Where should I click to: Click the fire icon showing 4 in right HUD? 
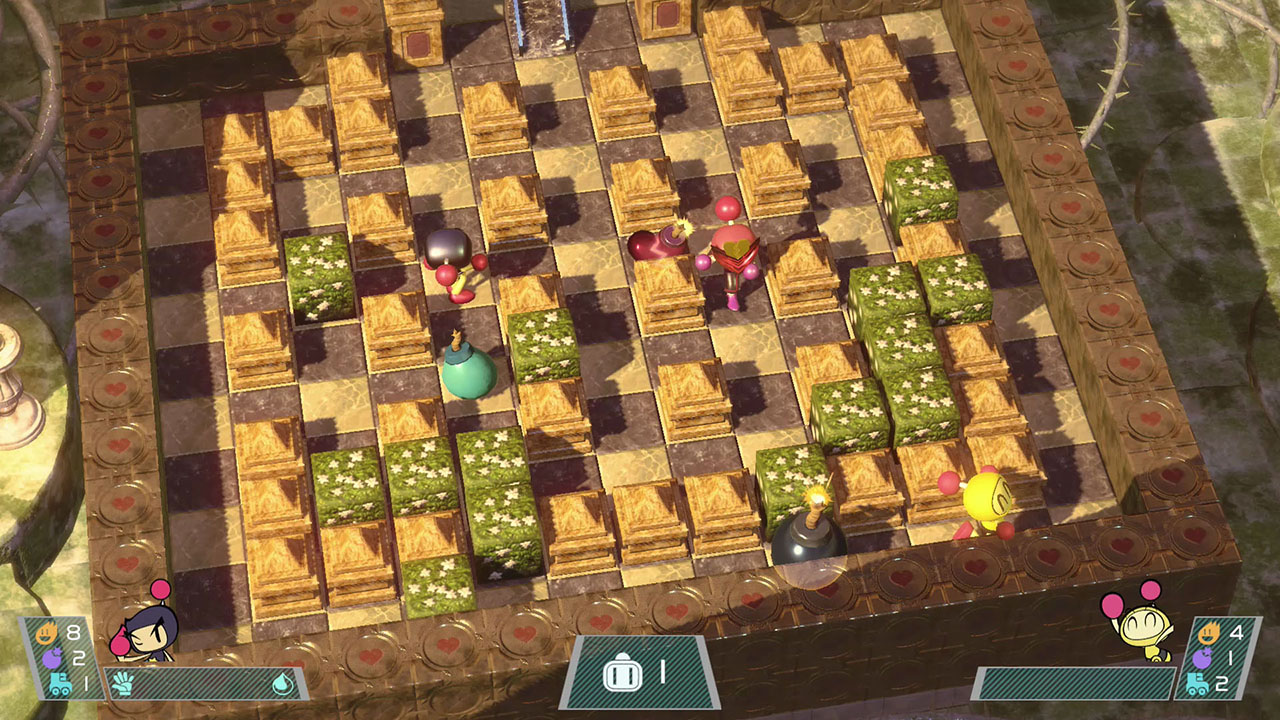[1210, 632]
